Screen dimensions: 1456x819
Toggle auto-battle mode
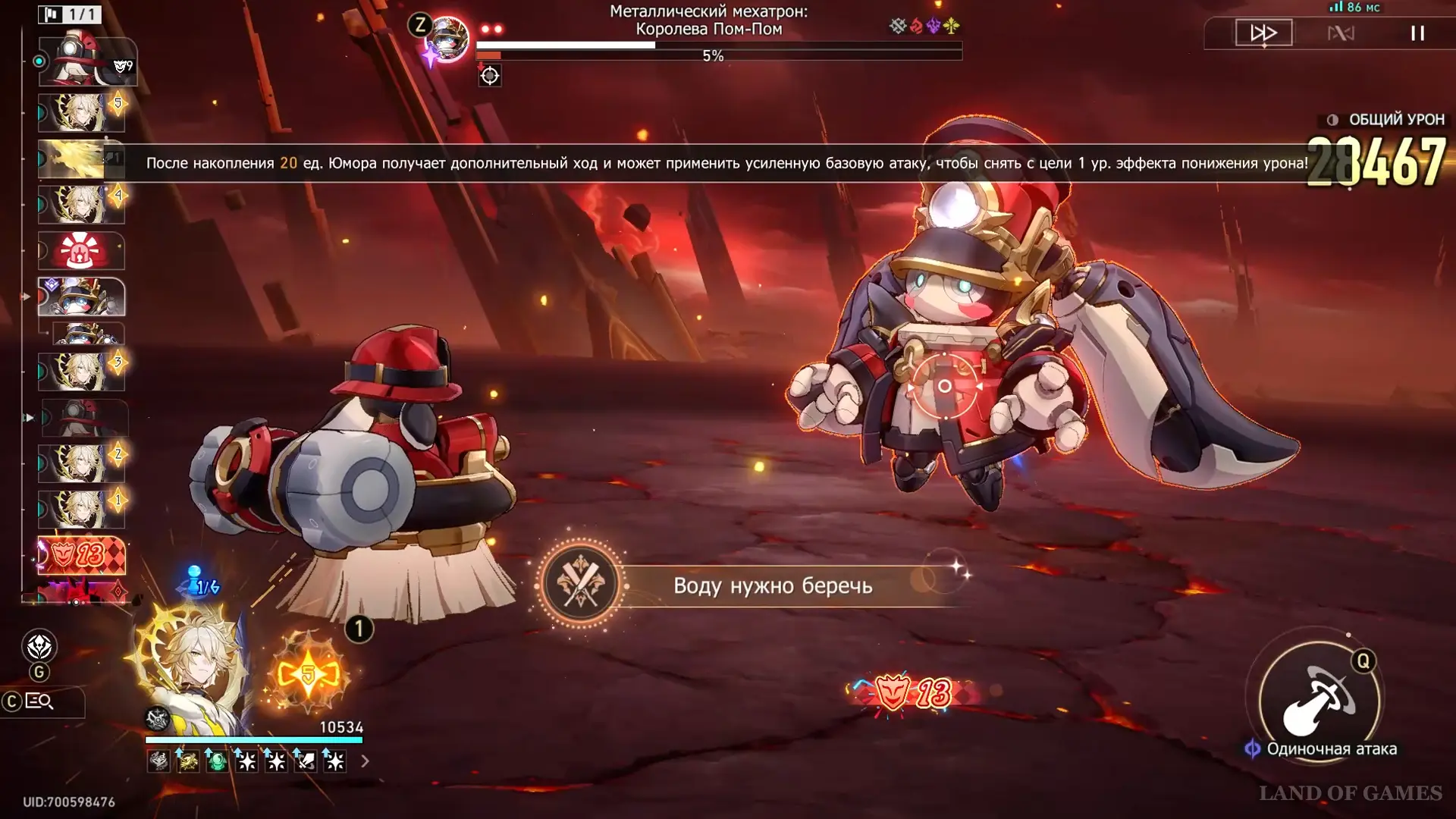(x=1341, y=33)
